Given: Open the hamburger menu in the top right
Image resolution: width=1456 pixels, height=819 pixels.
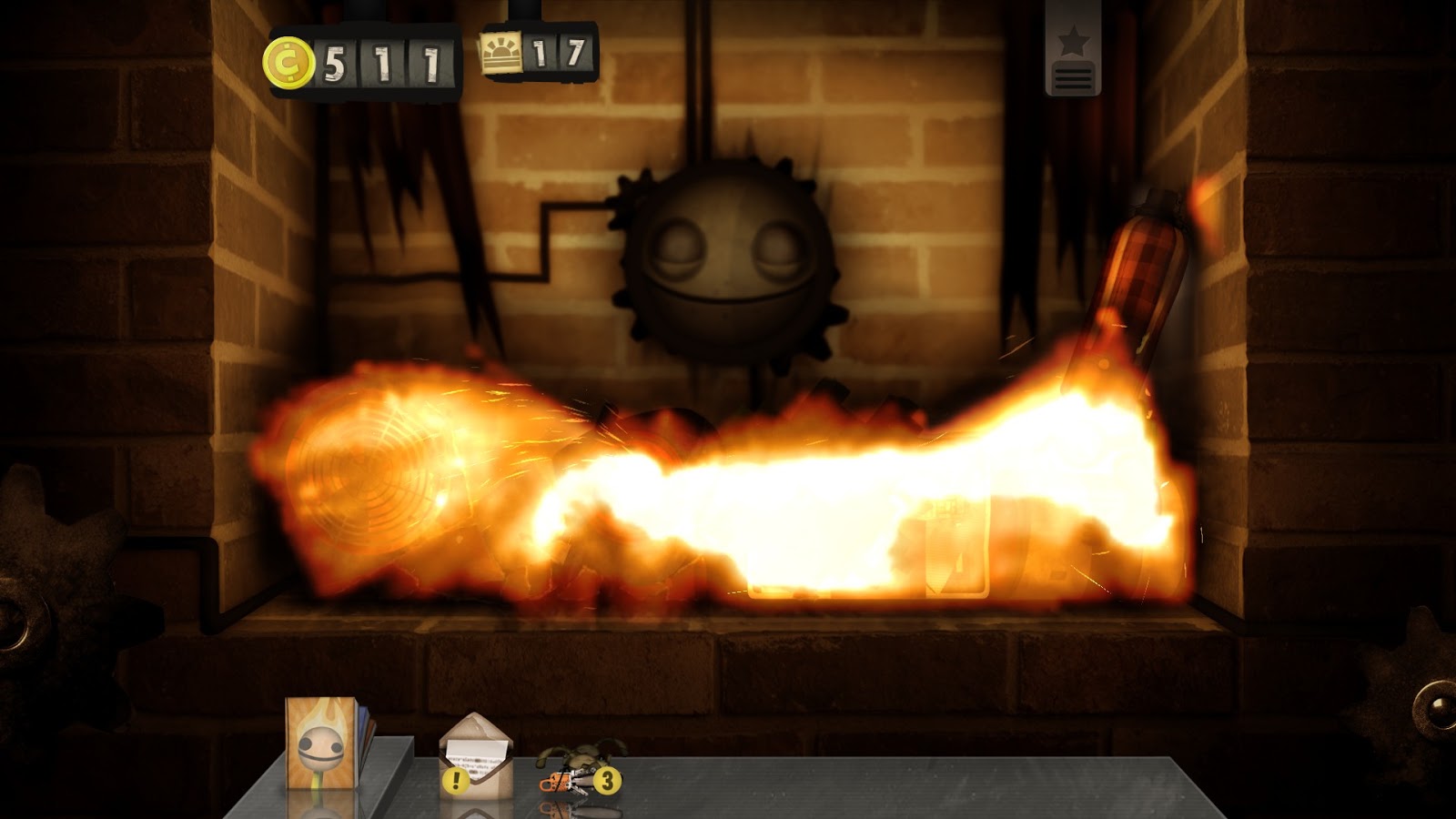Looking at the screenshot, I should pyautogui.click(x=1073, y=78).
